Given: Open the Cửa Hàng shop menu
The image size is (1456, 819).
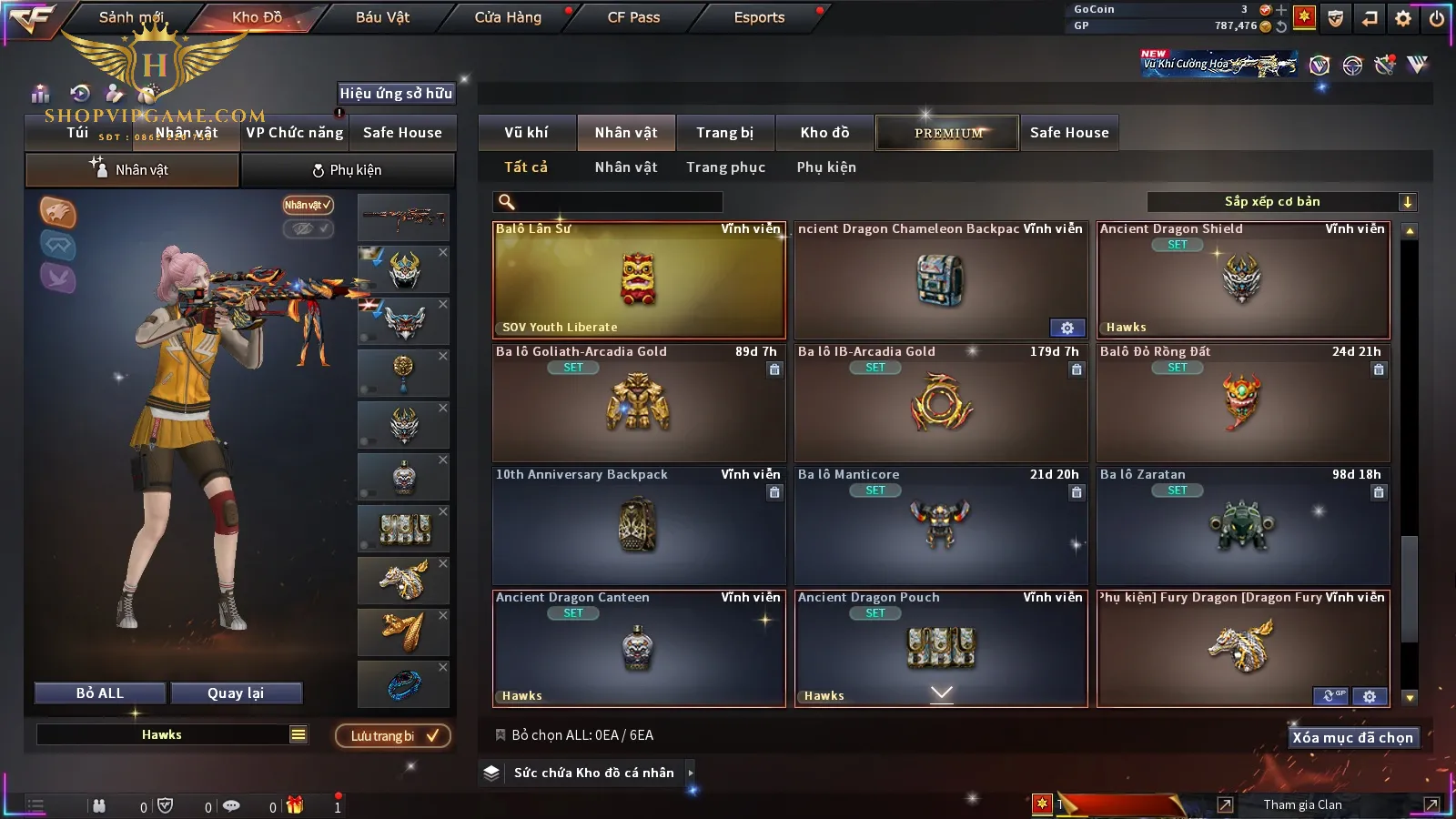Looking at the screenshot, I should tap(508, 17).
